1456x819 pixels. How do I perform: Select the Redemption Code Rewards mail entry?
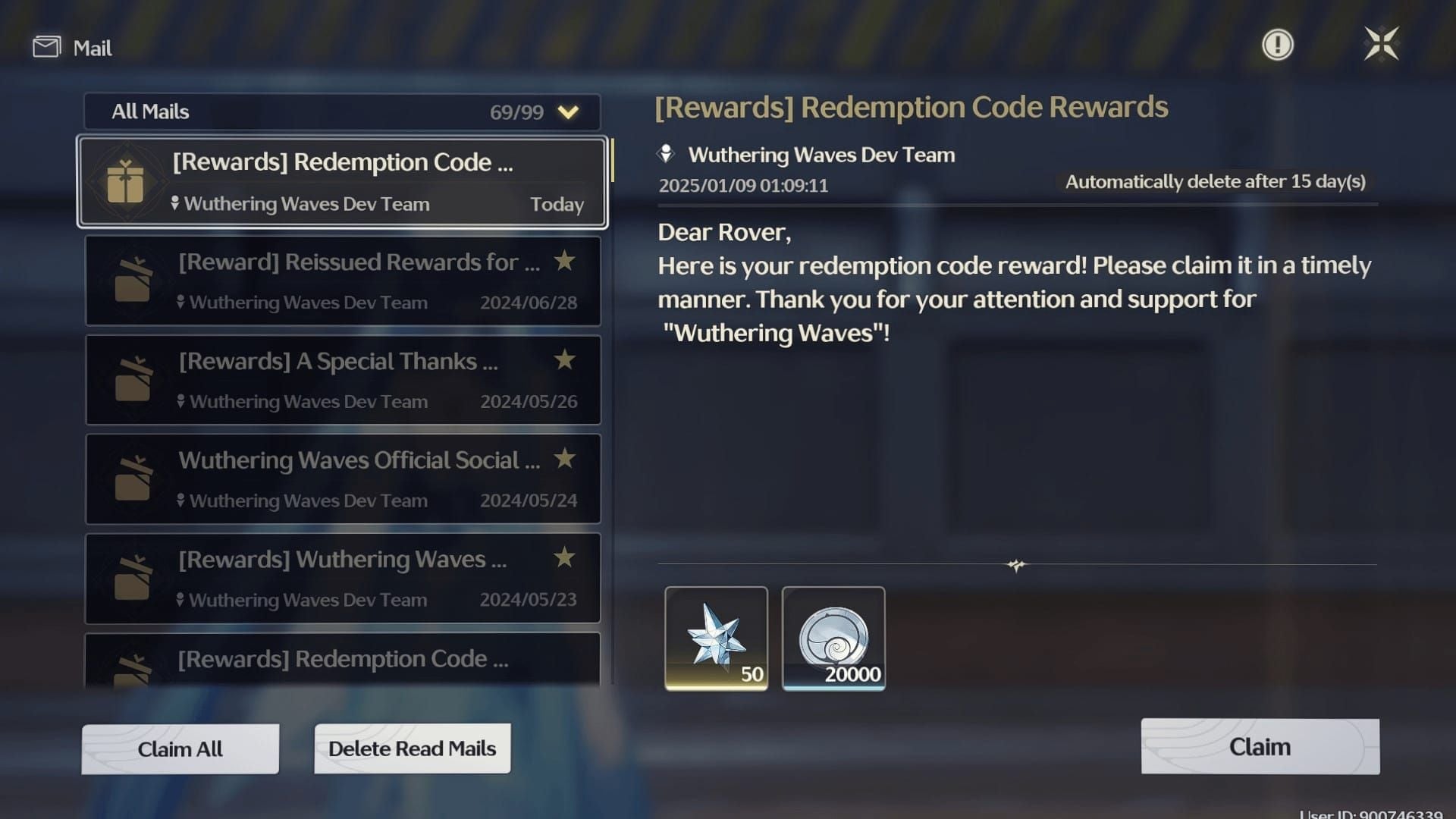pos(343,182)
